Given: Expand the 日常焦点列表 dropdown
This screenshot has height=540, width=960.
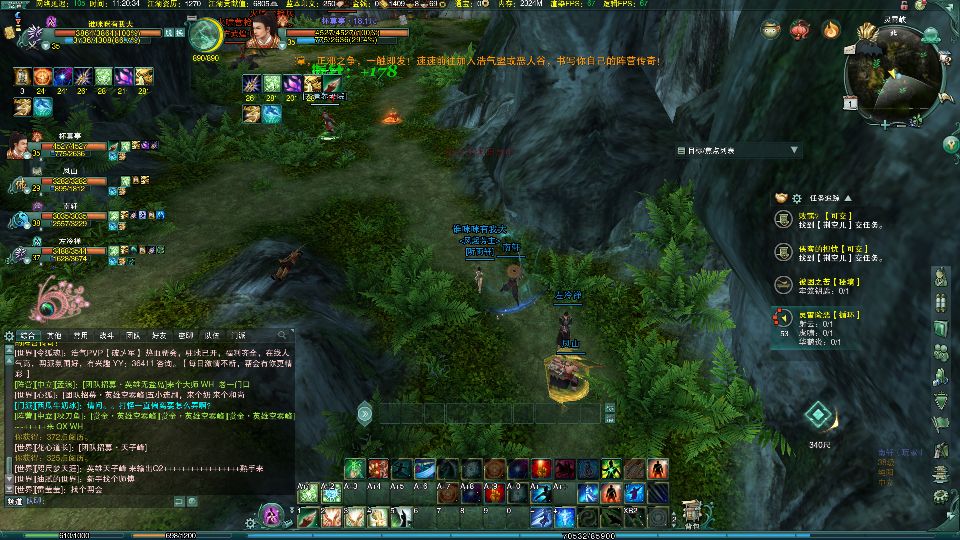Looking at the screenshot, I should [795, 150].
